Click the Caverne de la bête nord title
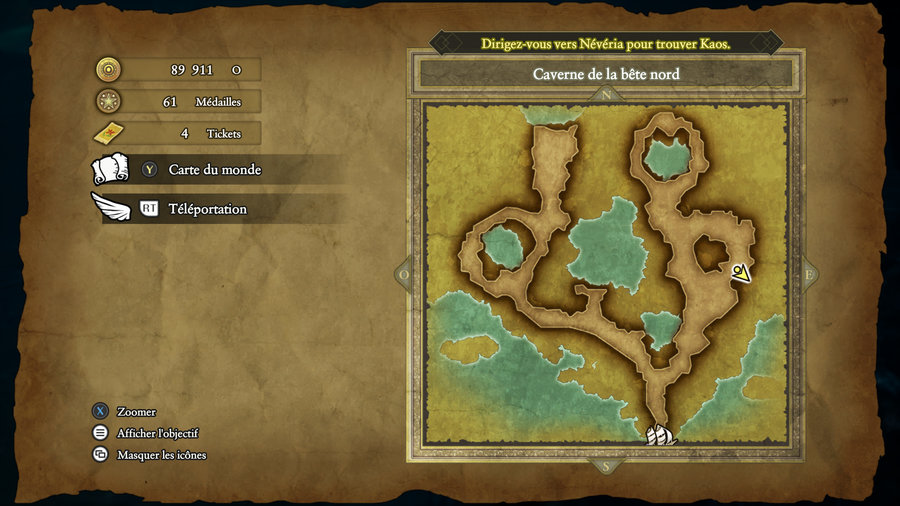Viewport: 900px width, 506px height. click(606, 74)
